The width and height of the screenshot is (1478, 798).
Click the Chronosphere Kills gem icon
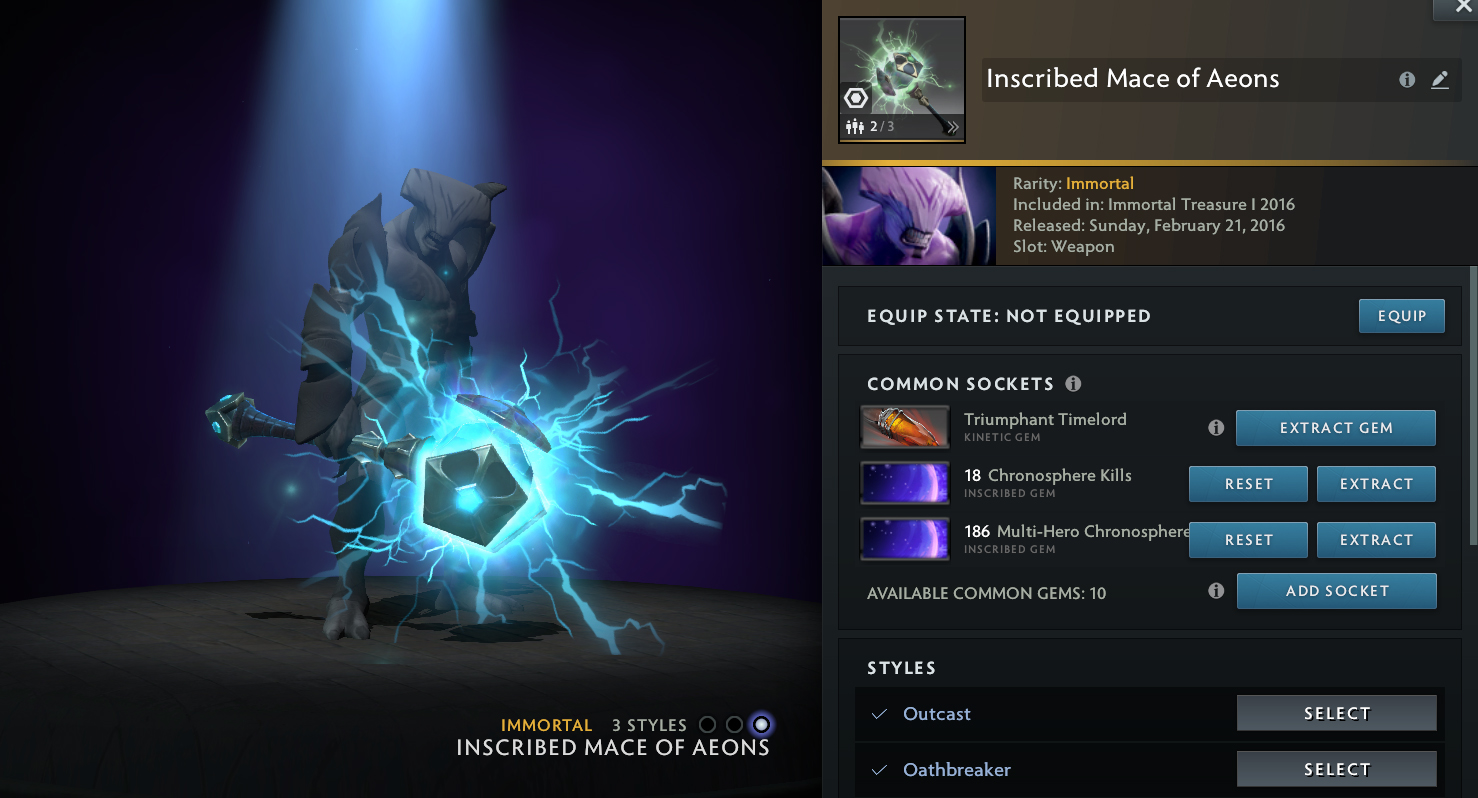905,483
